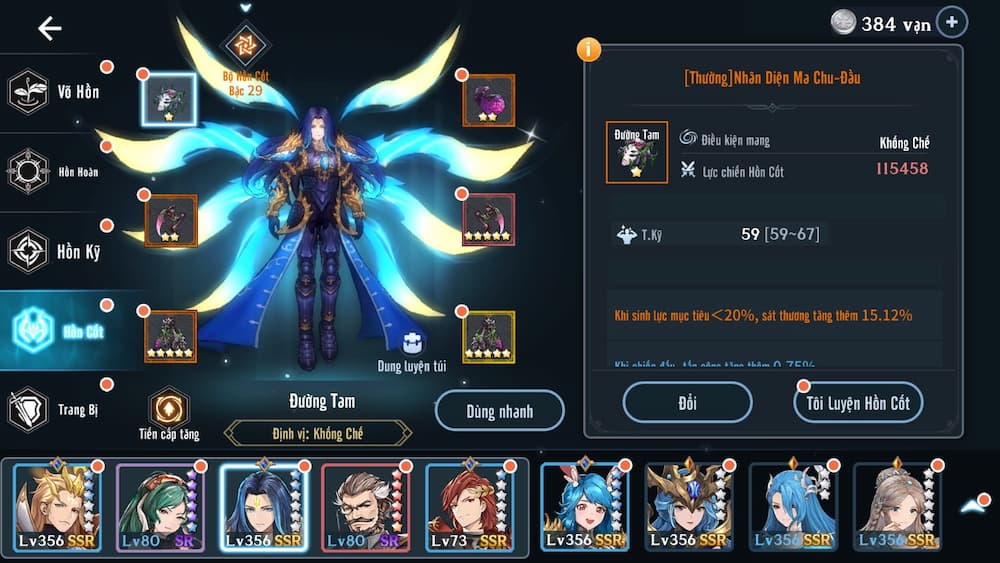Viewport: 1000px width, 563px height.
Task: Select the purple two-star soul bone slot
Action: point(489,100)
